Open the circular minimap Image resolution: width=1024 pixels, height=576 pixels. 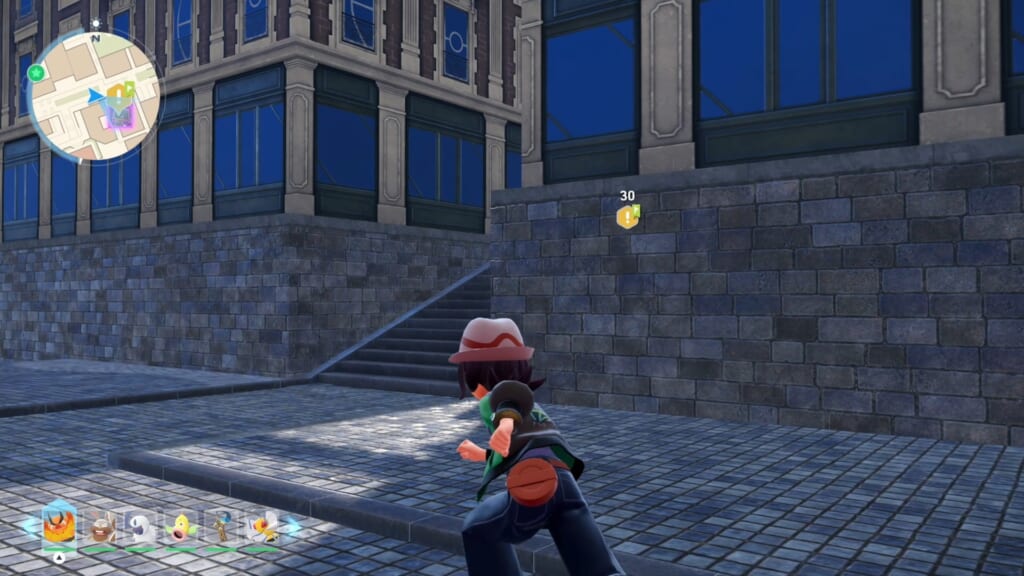[x=95, y=95]
